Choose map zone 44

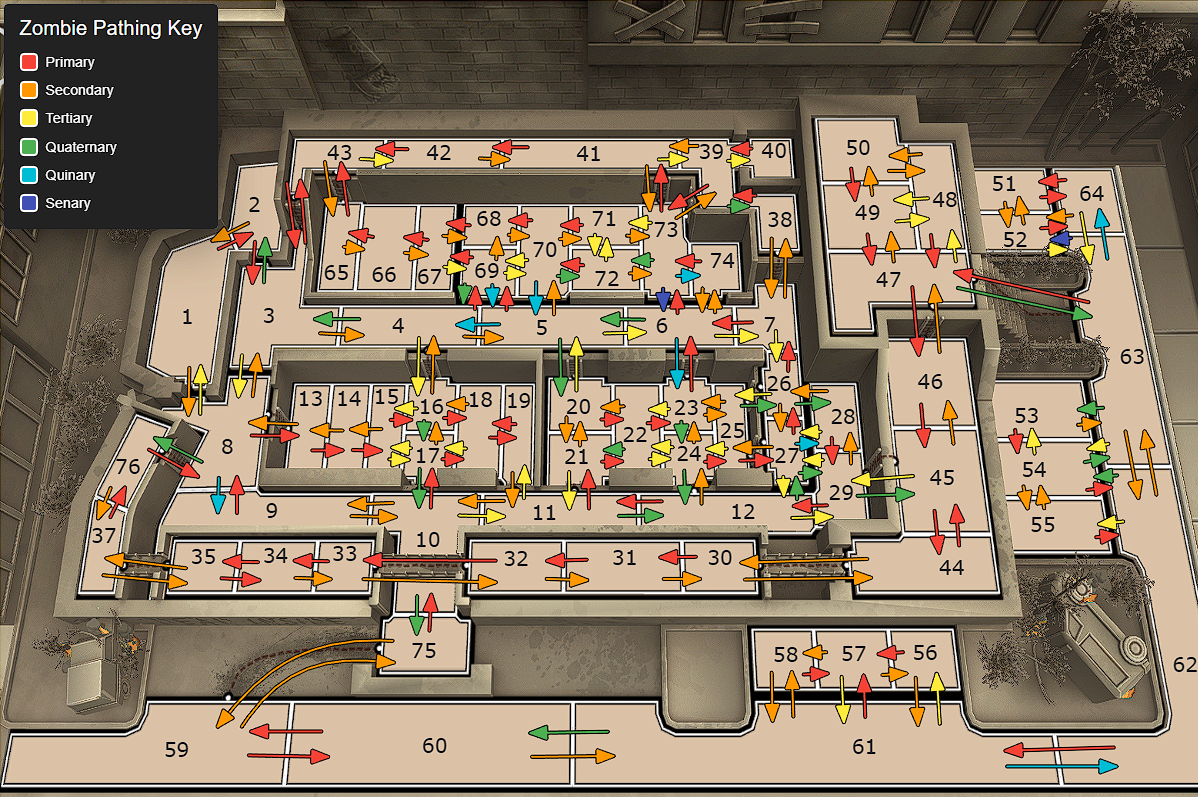point(951,567)
